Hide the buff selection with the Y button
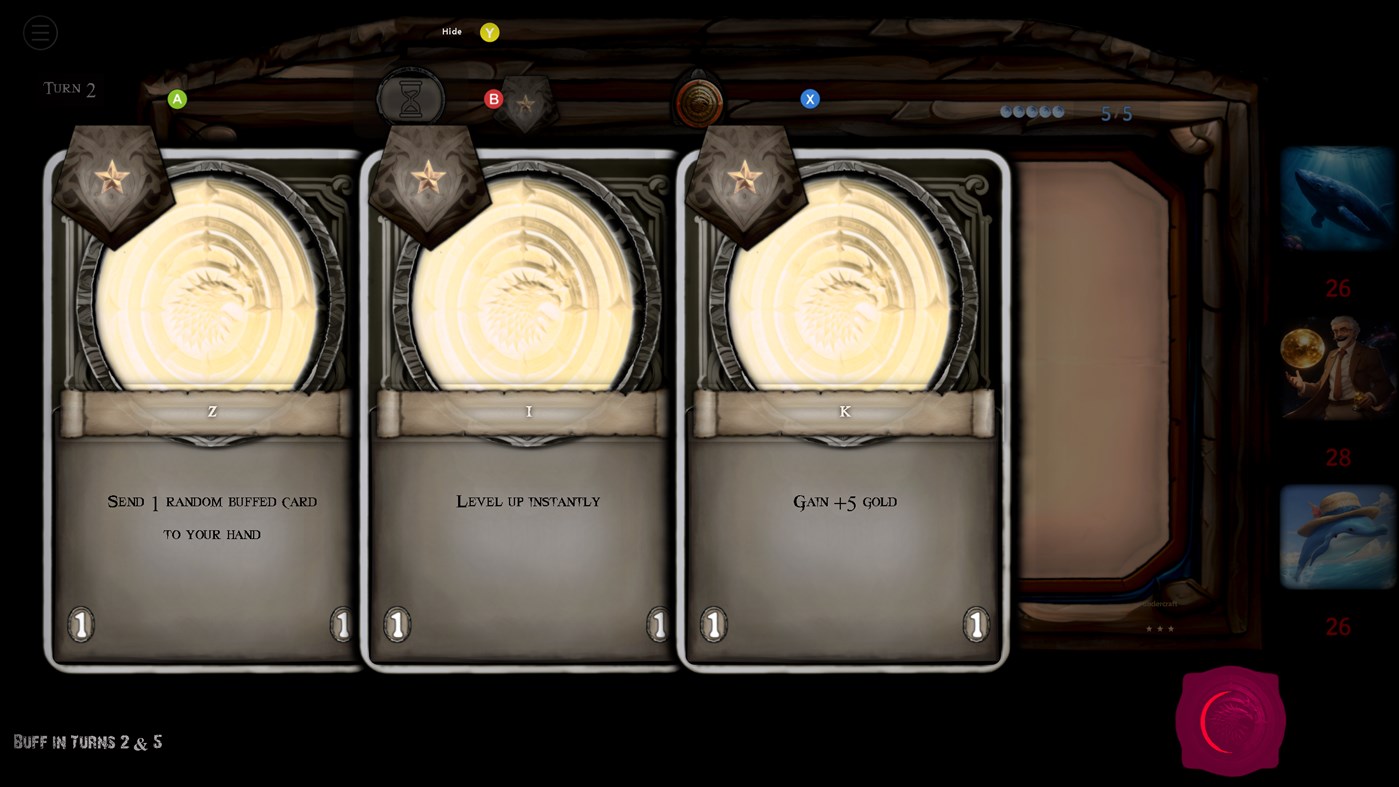1399x787 pixels. pos(489,31)
